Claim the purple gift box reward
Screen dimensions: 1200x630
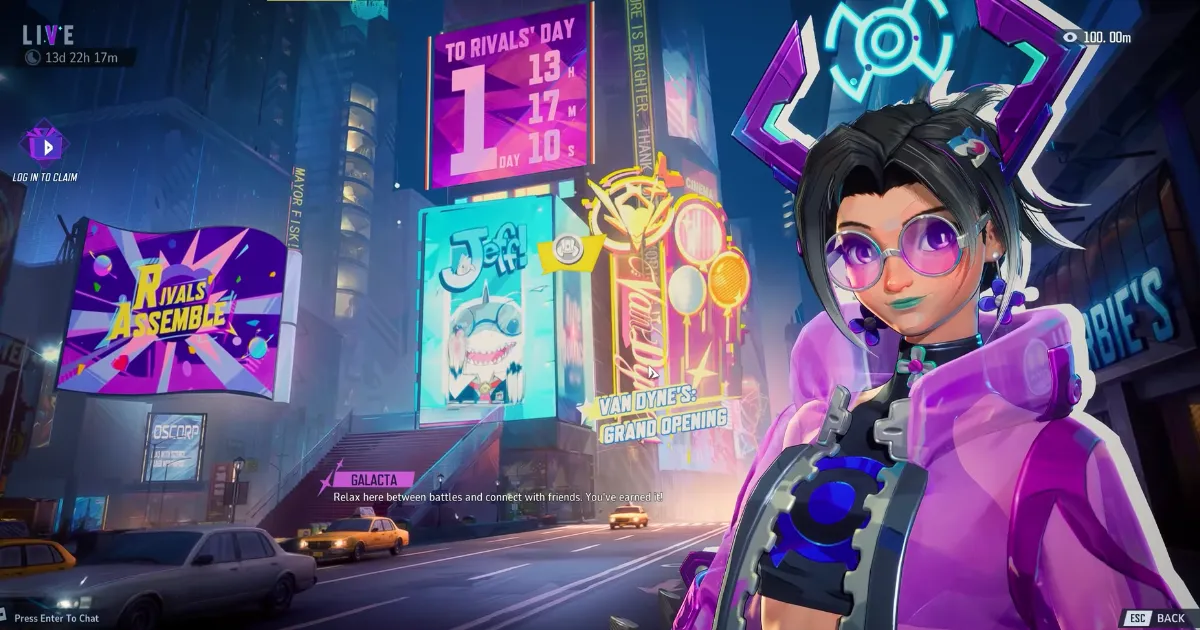(x=44, y=146)
